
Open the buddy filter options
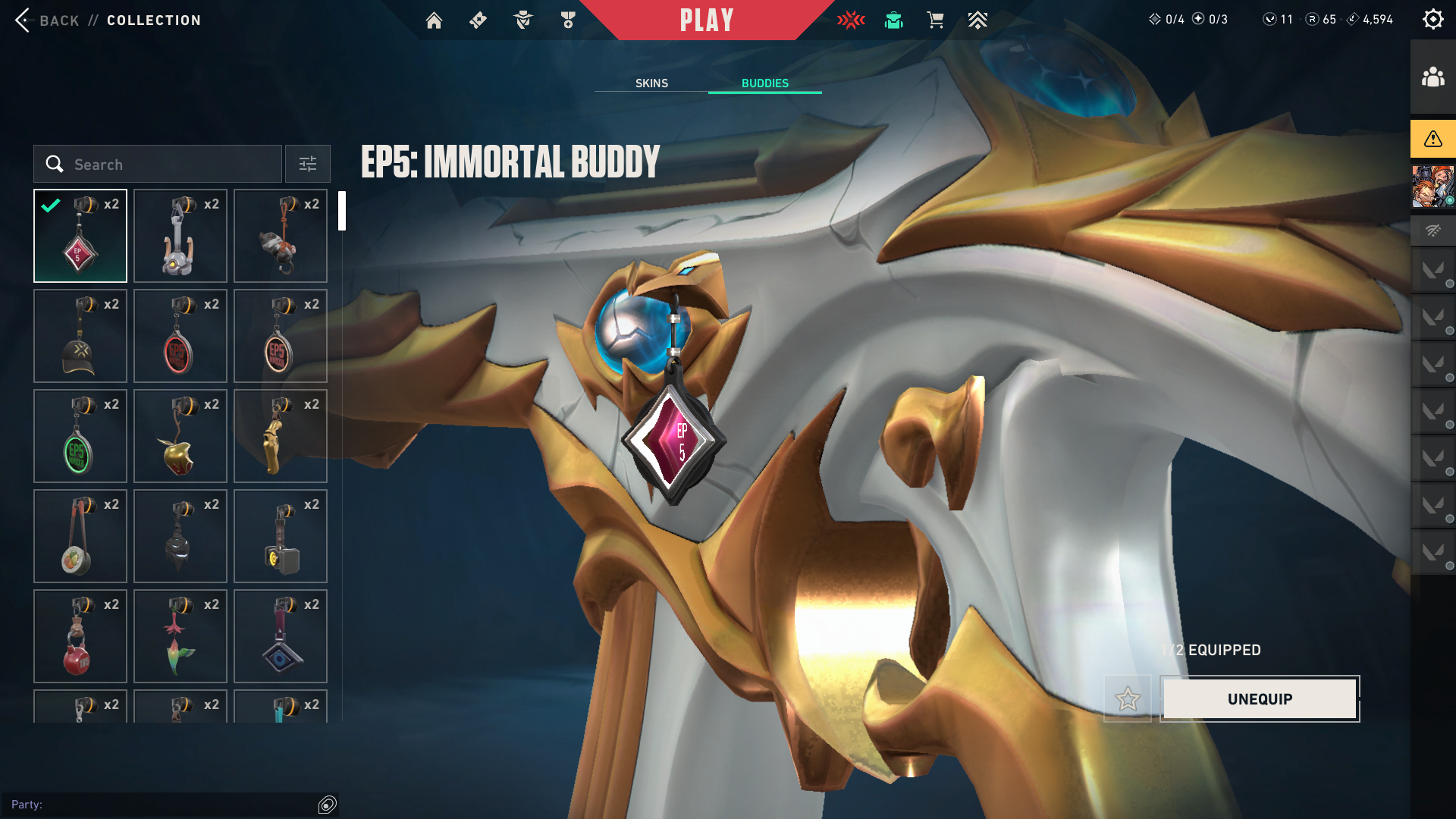[x=308, y=165]
